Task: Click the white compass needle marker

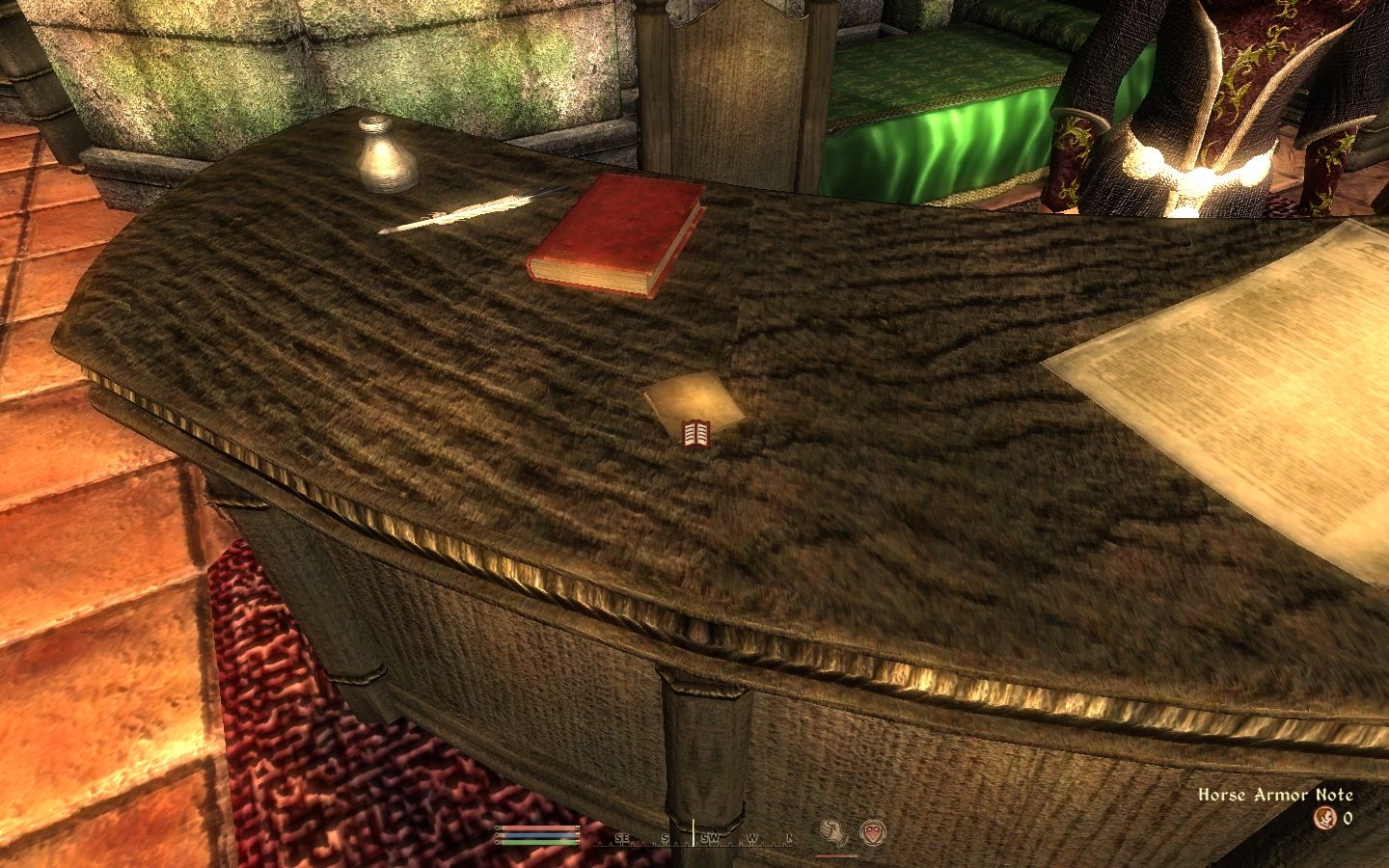Action: [694, 831]
